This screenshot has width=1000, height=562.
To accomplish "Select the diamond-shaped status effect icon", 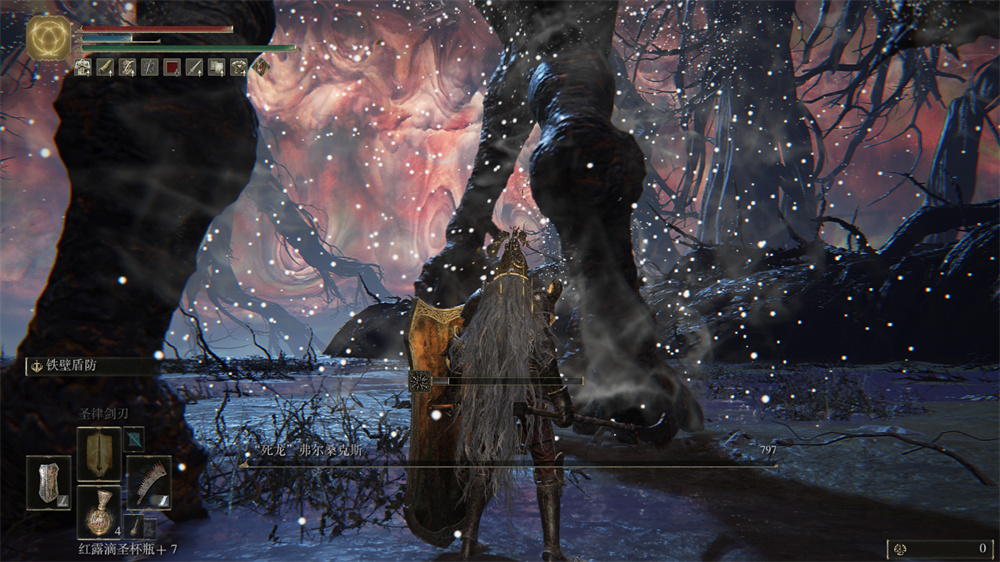I will pos(261,67).
